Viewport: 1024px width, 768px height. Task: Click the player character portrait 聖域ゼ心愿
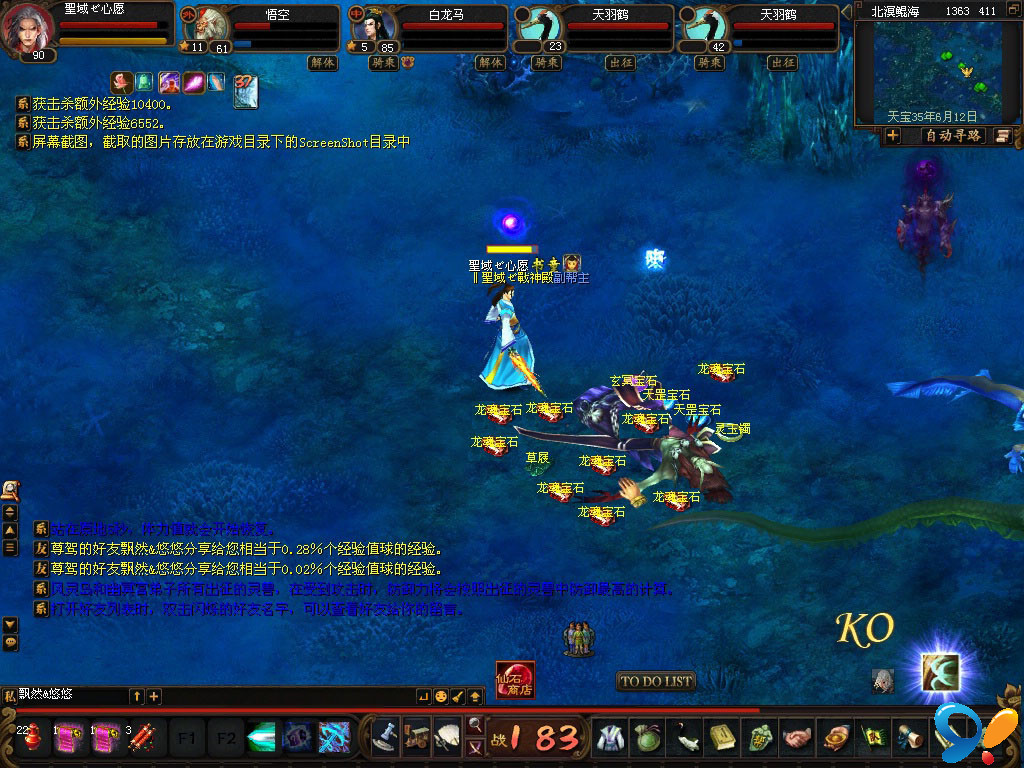29,28
